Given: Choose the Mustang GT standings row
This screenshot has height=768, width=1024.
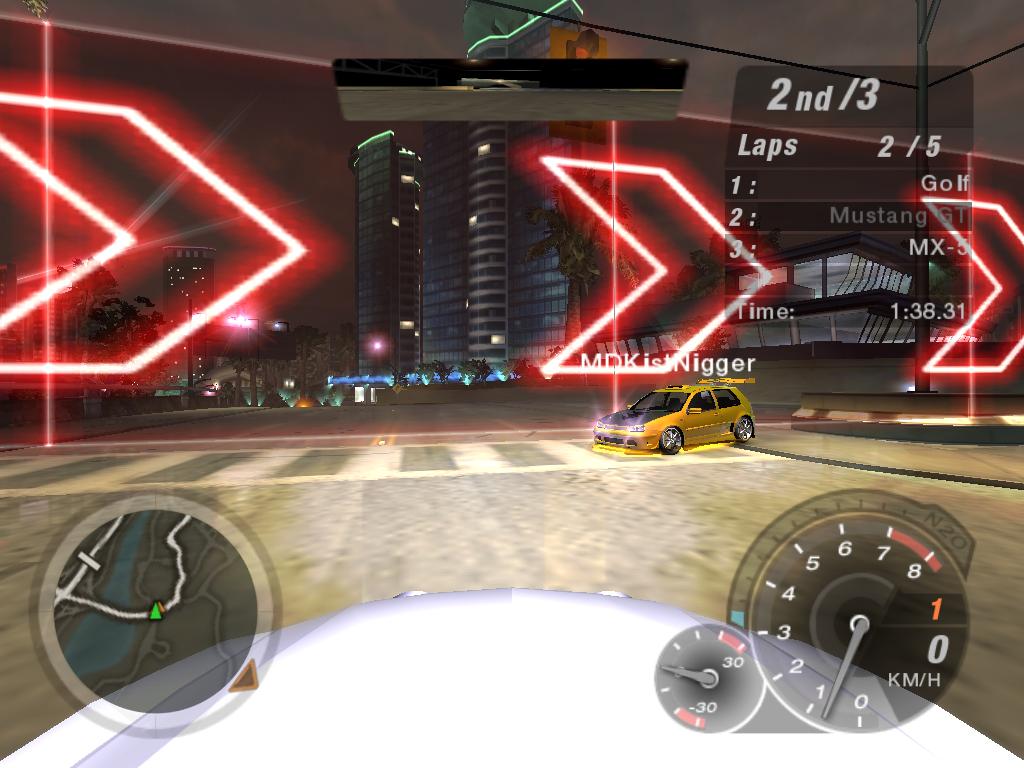Looking at the screenshot, I should [850, 216].
